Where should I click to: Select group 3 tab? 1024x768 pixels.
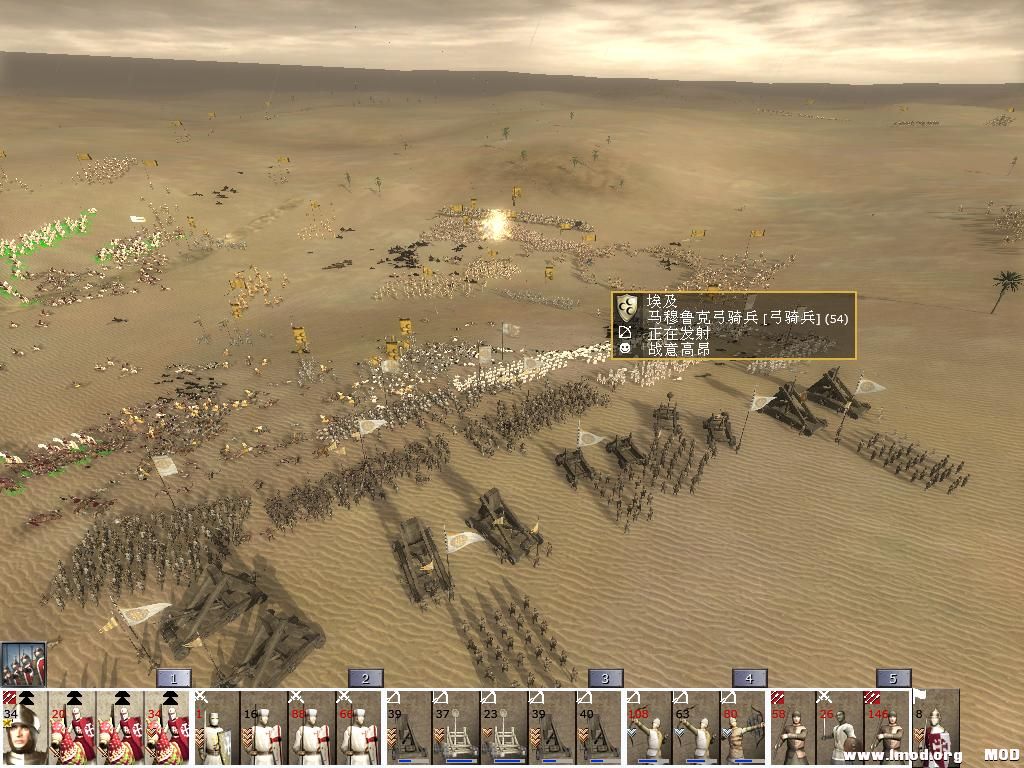pos(605,678)
